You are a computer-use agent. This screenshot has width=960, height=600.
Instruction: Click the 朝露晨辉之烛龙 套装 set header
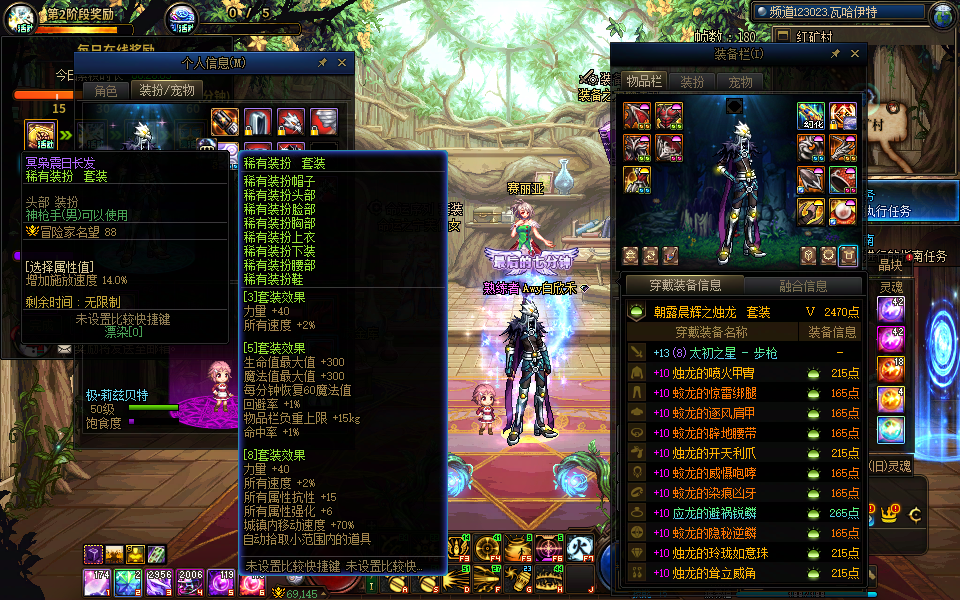[x=712, y=312]
